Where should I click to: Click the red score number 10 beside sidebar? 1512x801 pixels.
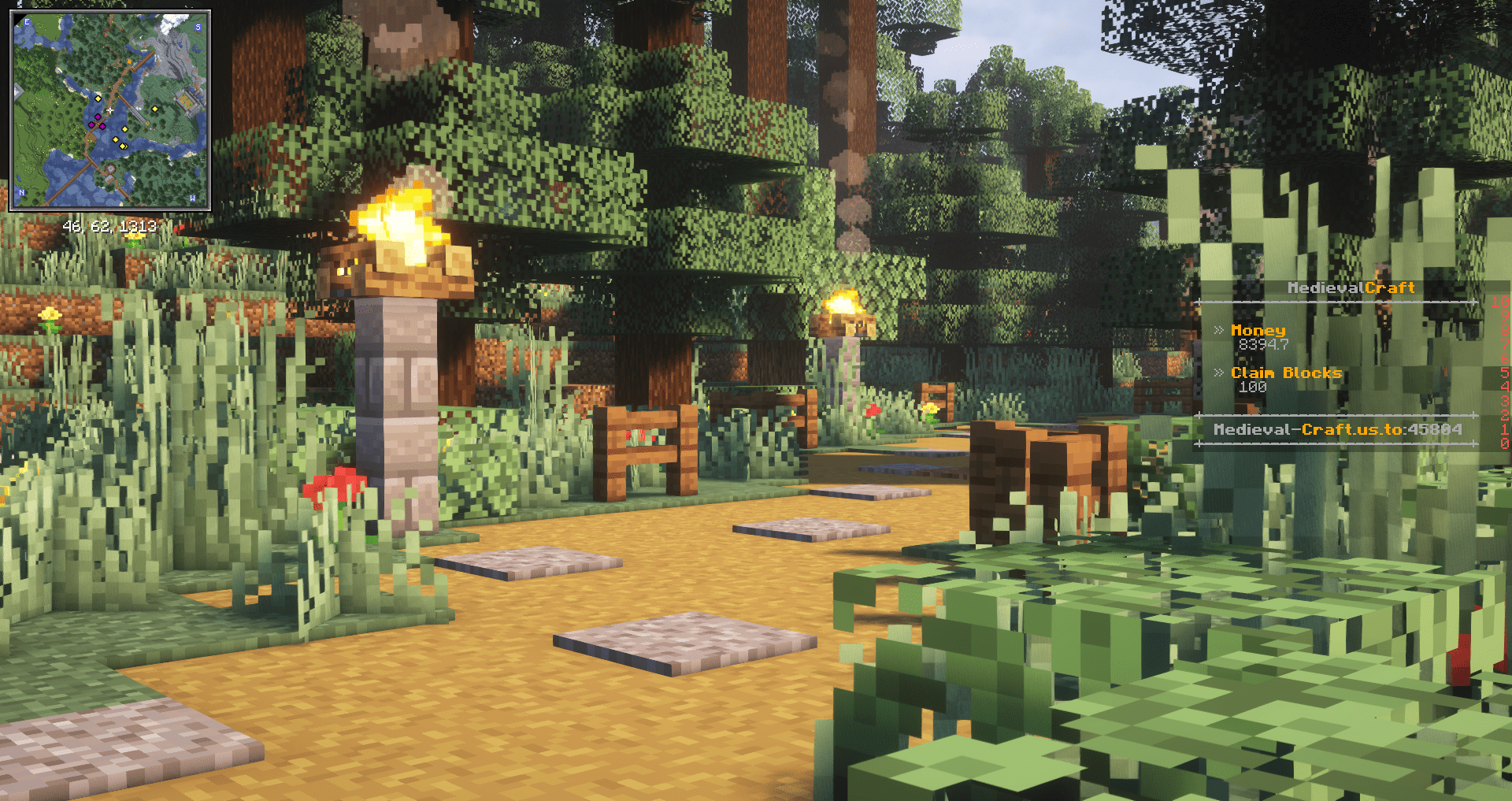(1499, 302)
